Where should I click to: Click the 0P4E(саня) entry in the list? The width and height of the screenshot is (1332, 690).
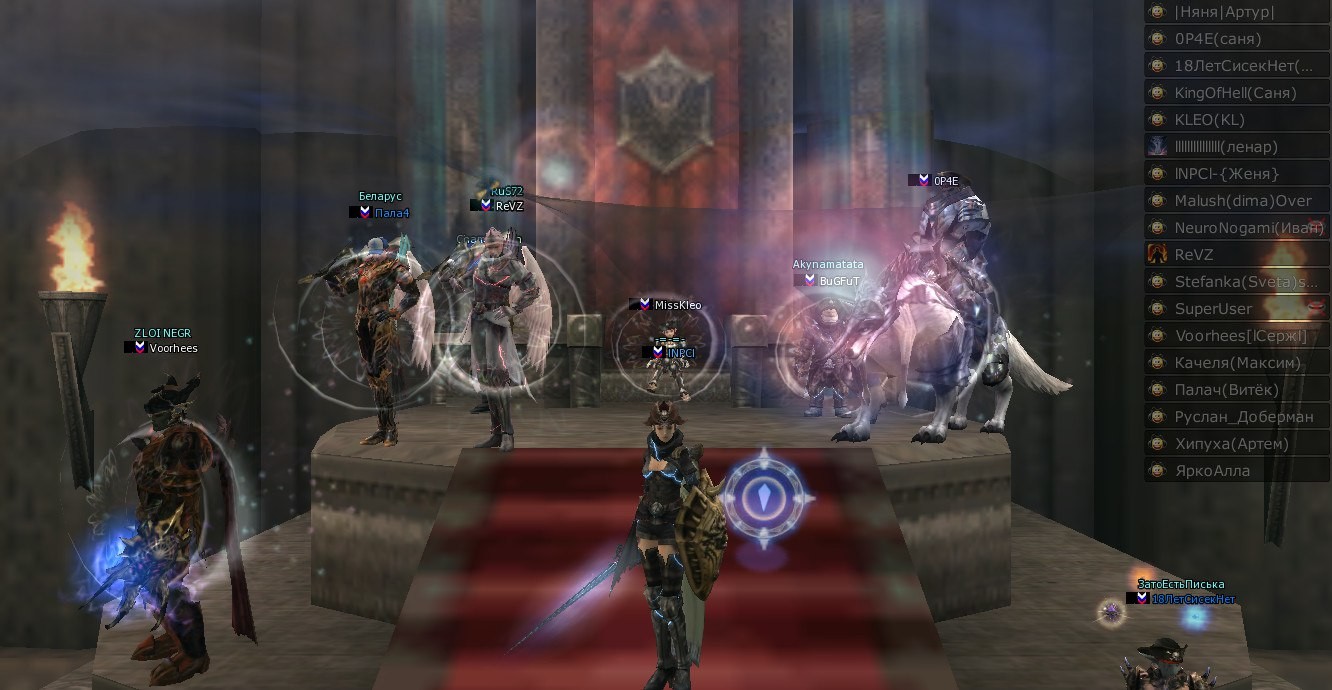coord(1236,39)
